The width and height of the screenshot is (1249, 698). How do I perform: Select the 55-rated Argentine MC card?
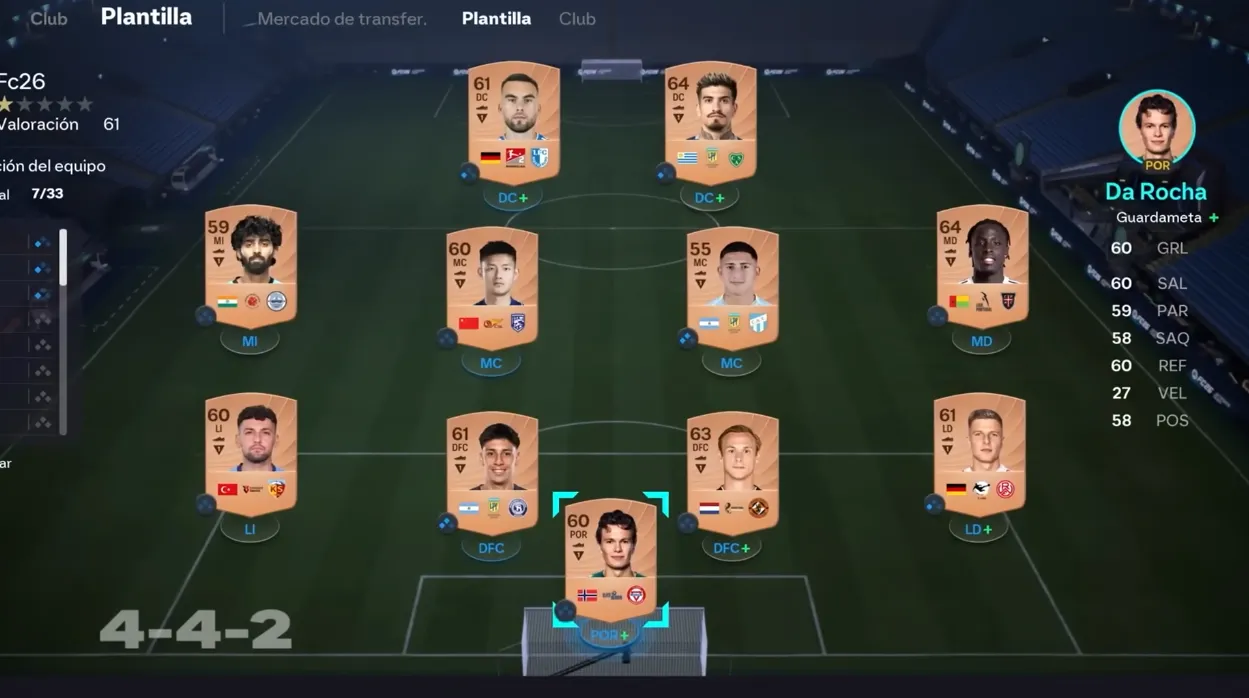(732, 288)
